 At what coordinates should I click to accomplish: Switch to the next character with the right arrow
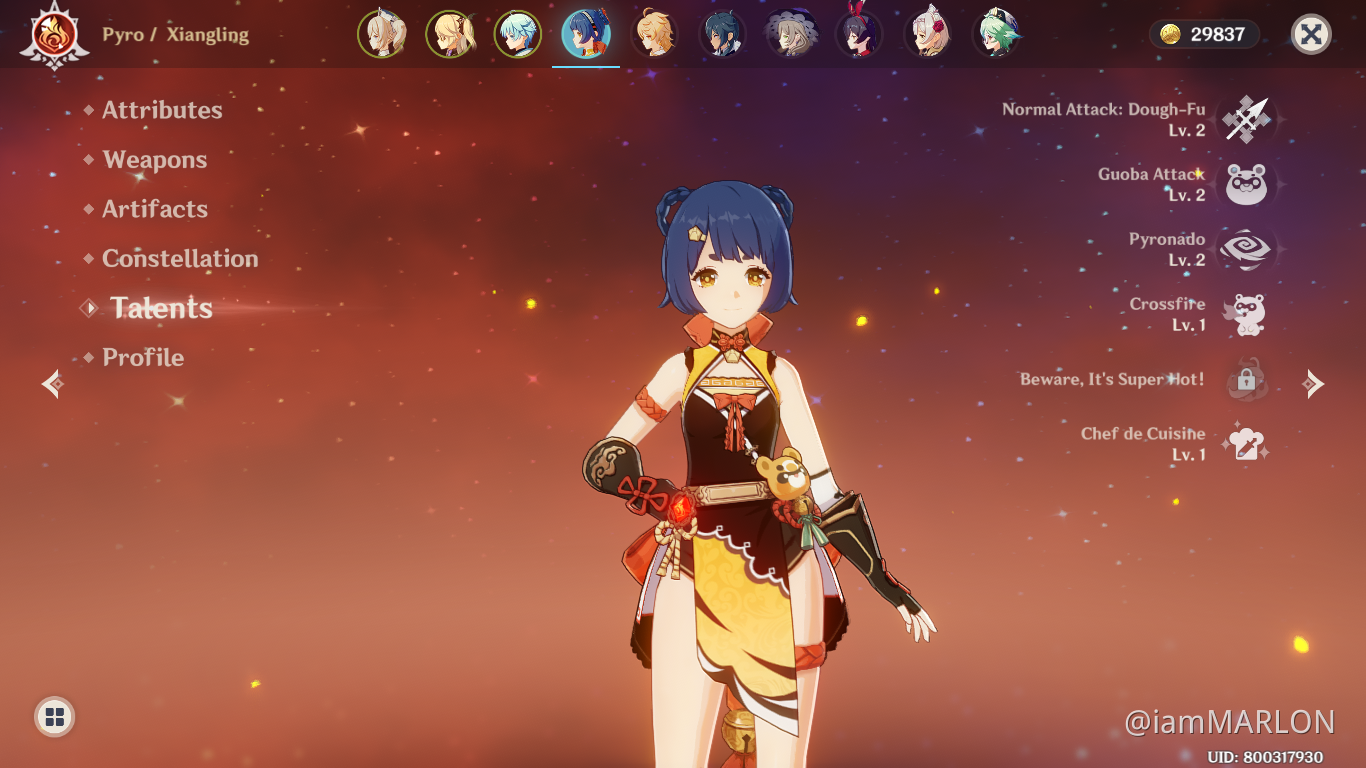tap(1314, 383)
